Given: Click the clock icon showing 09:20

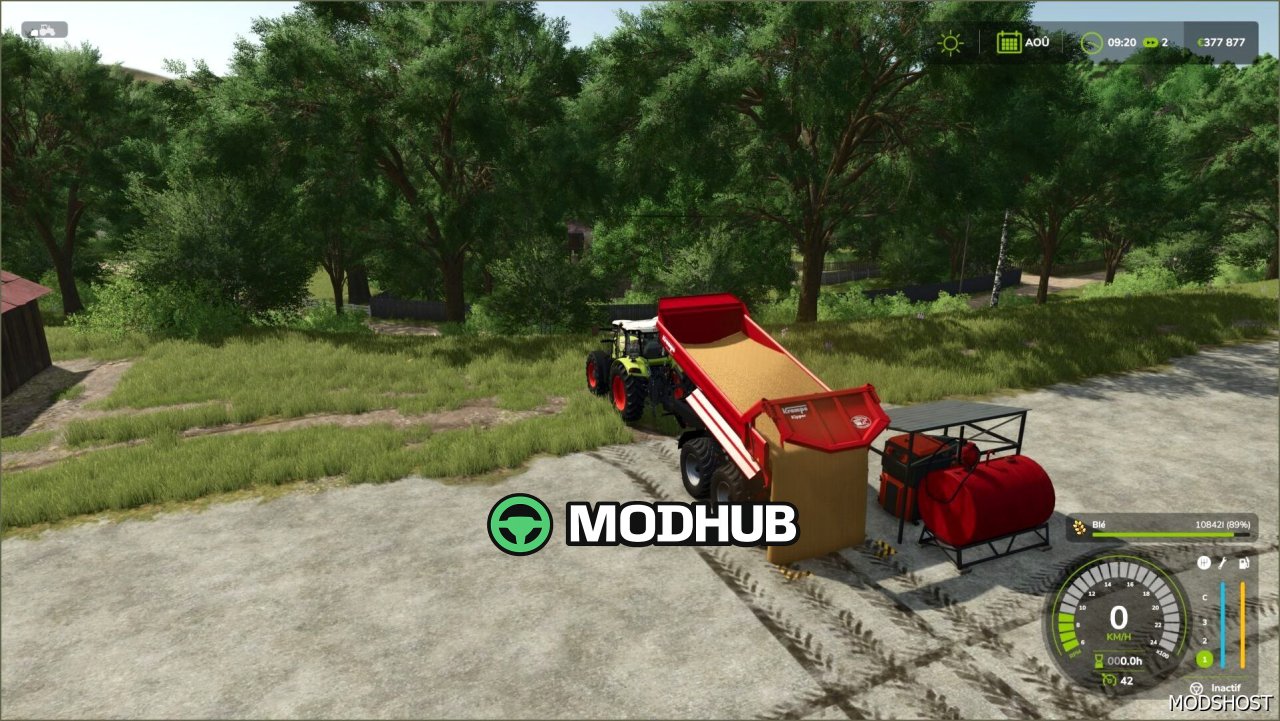Looking at the screenshot, I should click(x=1093, y=43).
